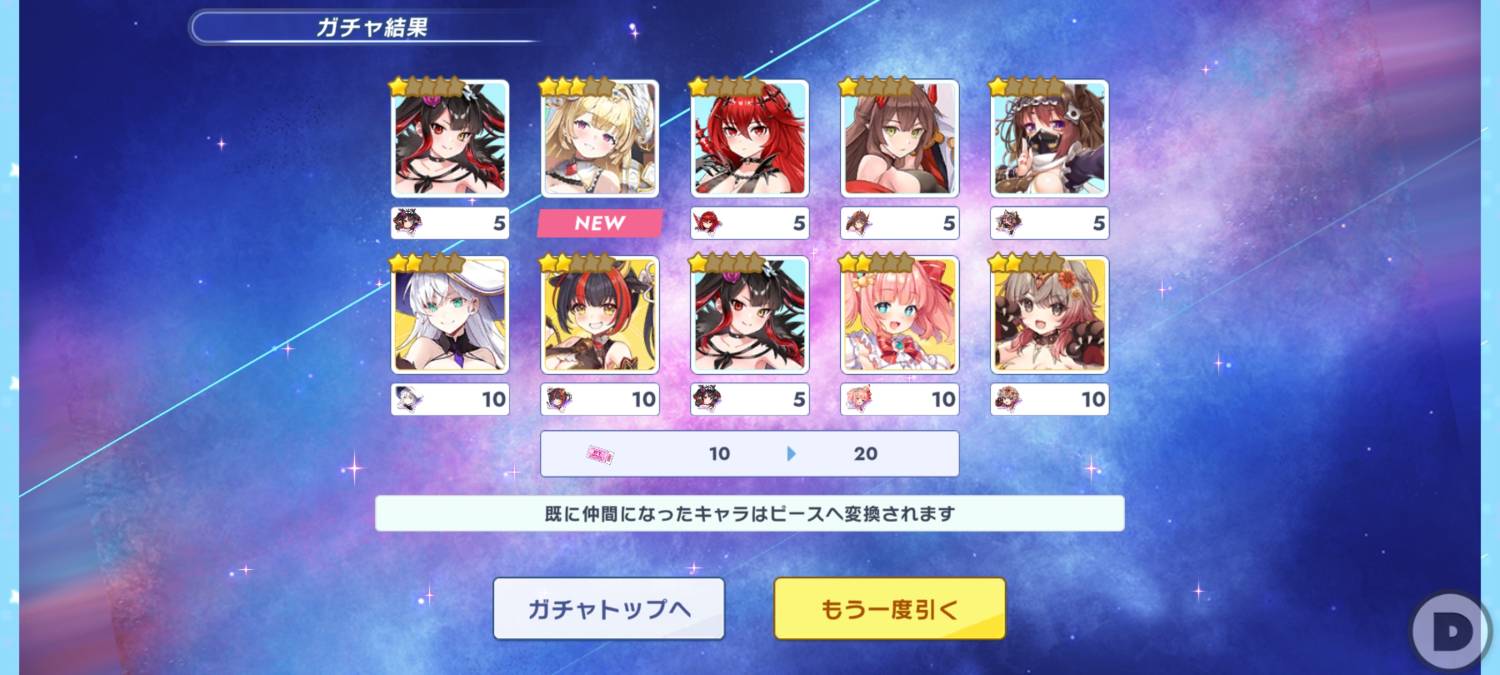Screen dimensions: 1500x675
Task: Select the blonde character card marked NEW
Action: click(x=599, y=139)
